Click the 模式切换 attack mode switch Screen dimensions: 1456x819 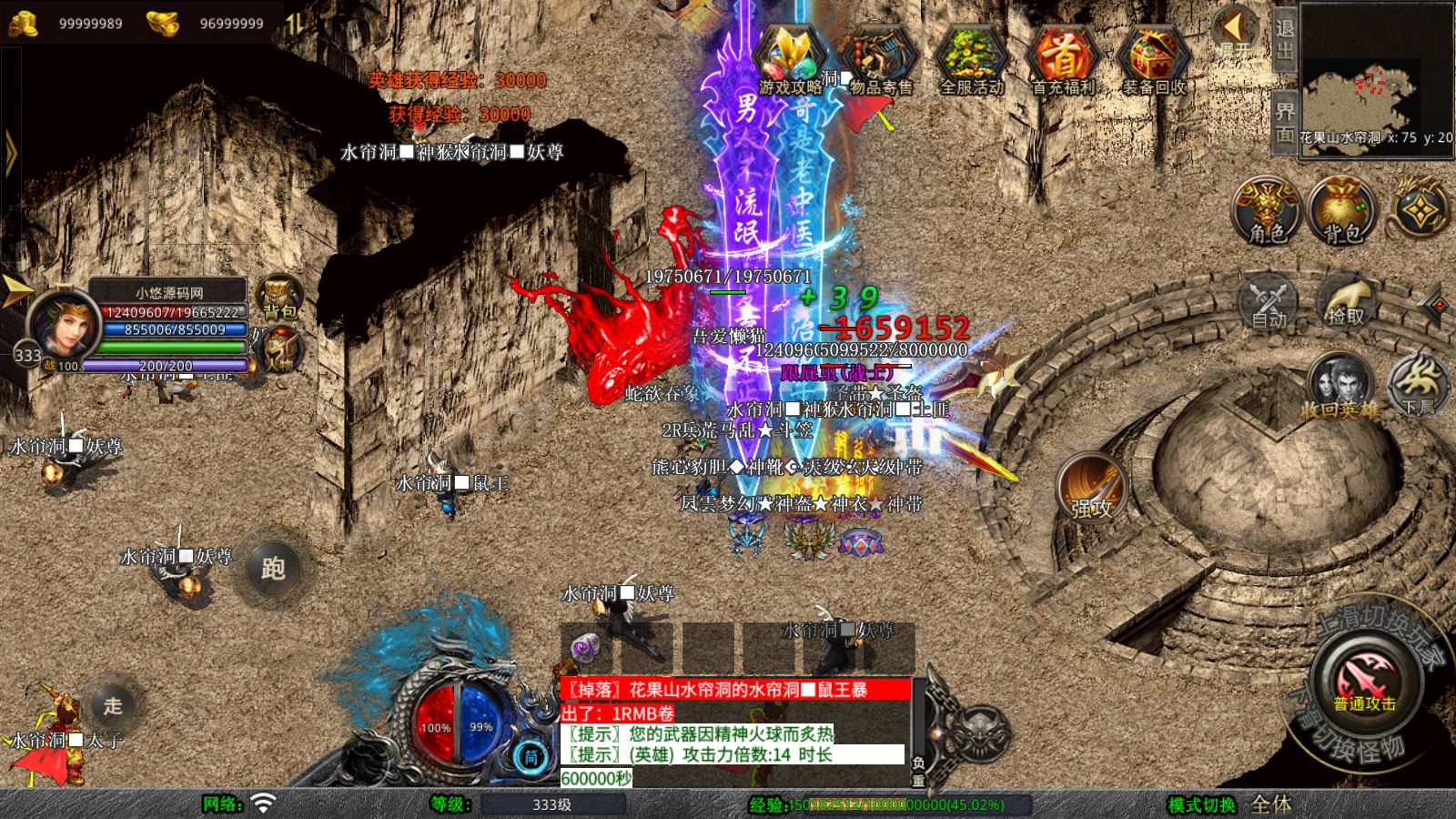tap(1202, 804)
